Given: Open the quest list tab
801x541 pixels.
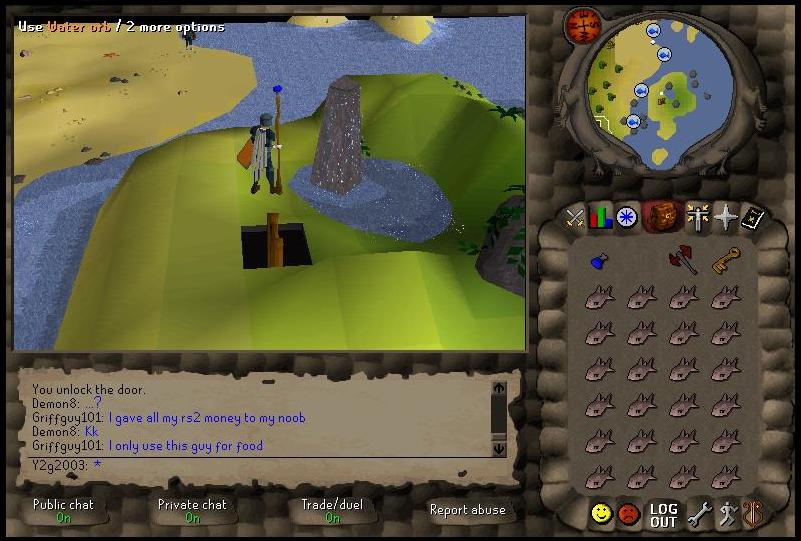Looking at the screenshot, I should point(627,217).
